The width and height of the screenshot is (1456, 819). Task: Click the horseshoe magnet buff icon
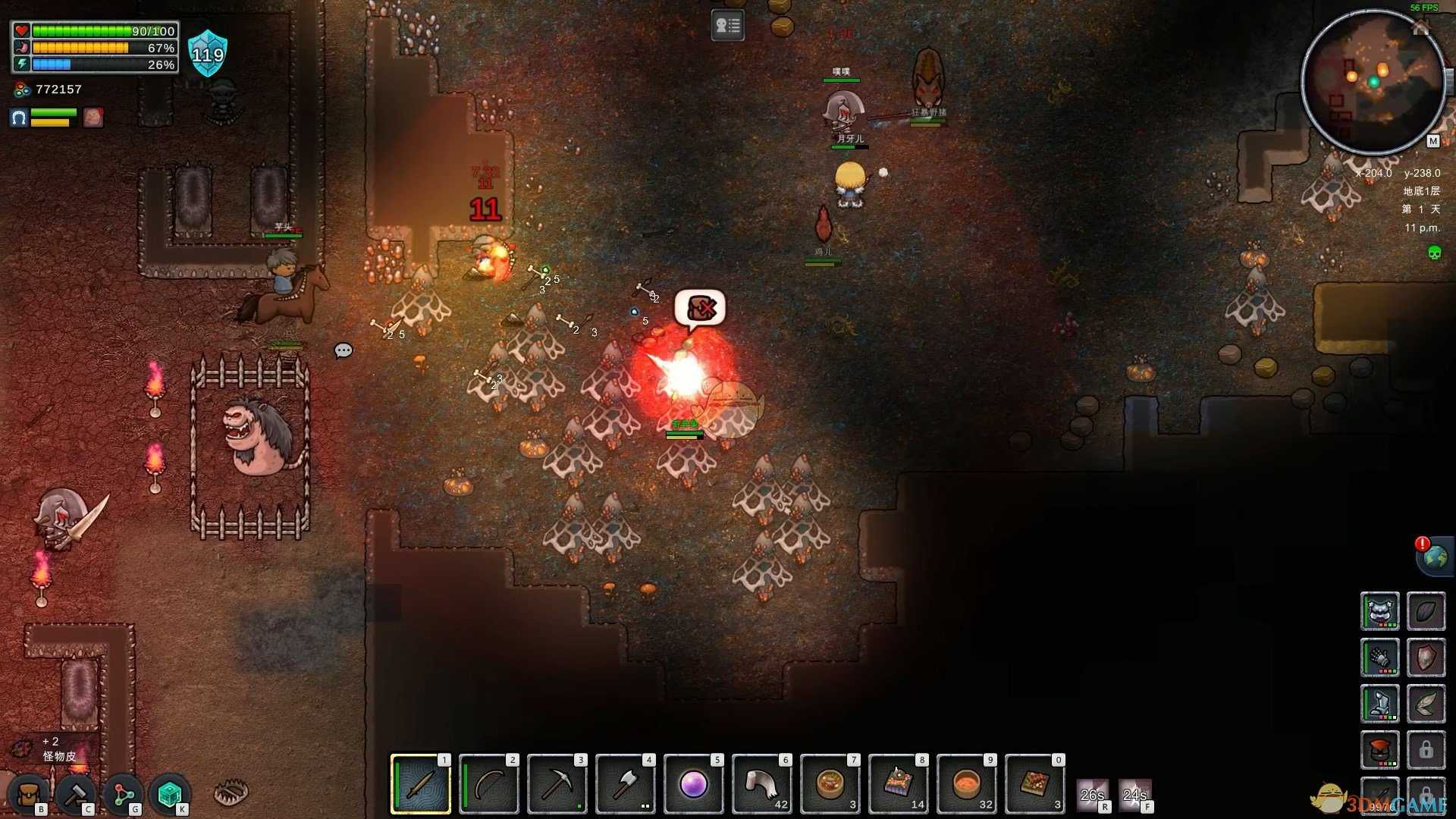[19, 118]
